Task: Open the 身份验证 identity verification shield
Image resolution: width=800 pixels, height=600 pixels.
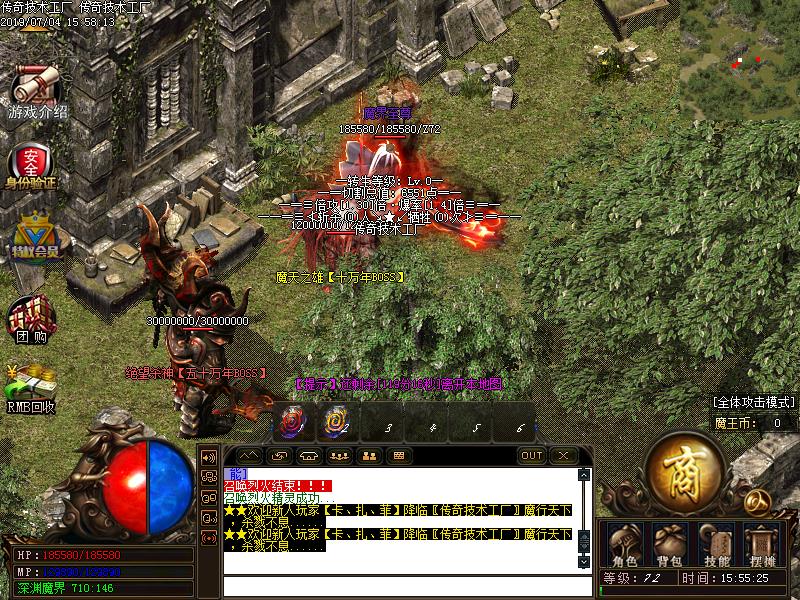Action: [x=31, y=163]
